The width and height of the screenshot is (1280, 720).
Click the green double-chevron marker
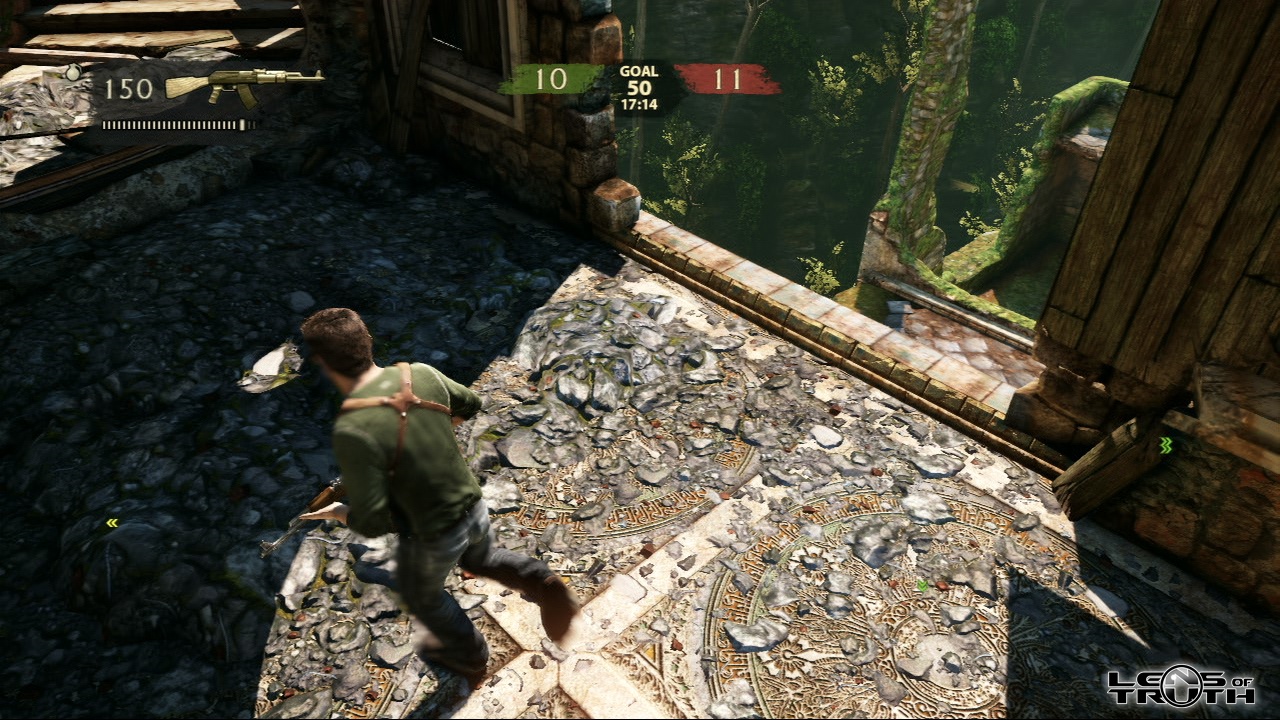(x=1165, y=445)
